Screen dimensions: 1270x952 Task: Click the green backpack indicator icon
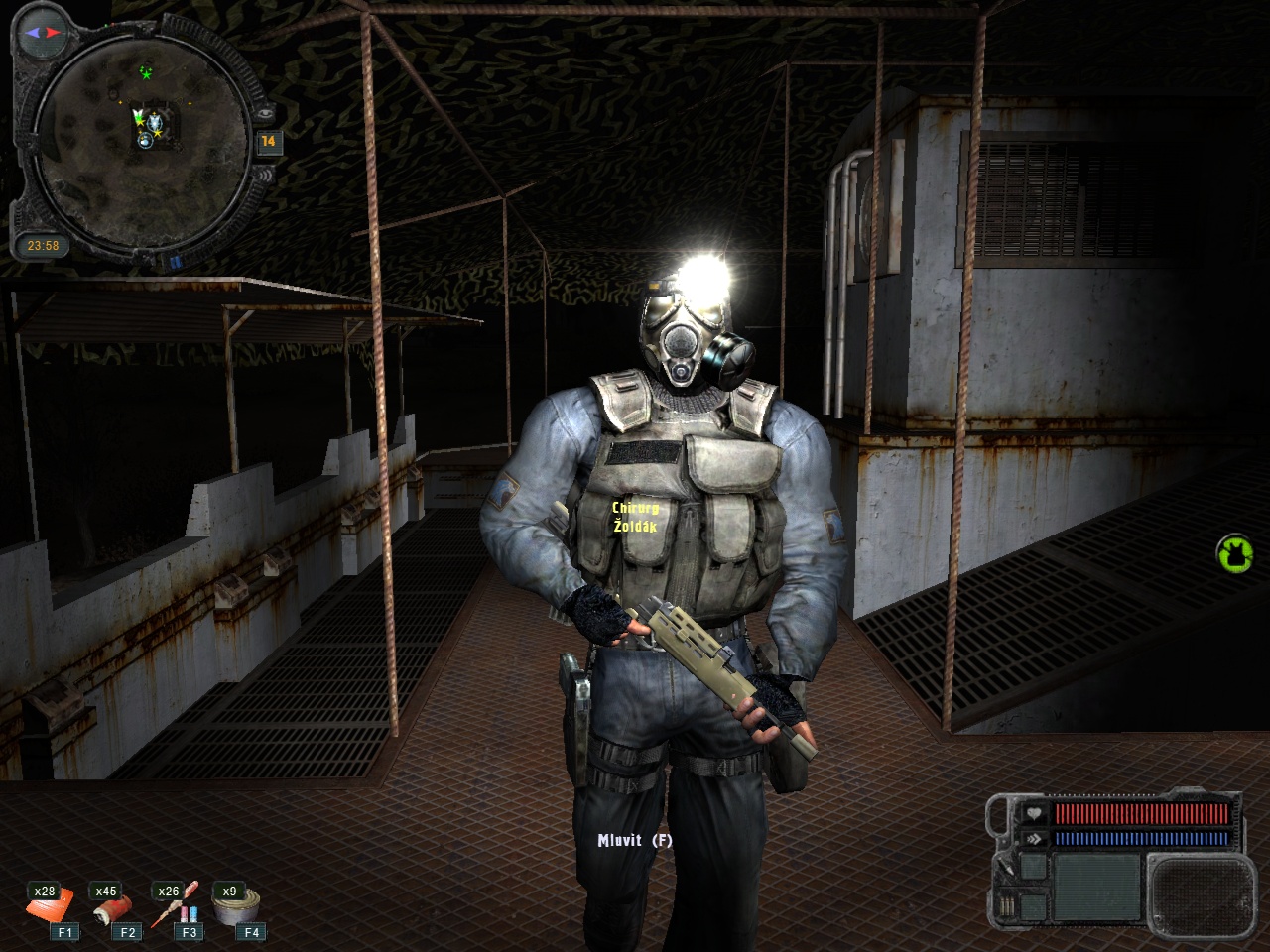tap(1234, 553)
